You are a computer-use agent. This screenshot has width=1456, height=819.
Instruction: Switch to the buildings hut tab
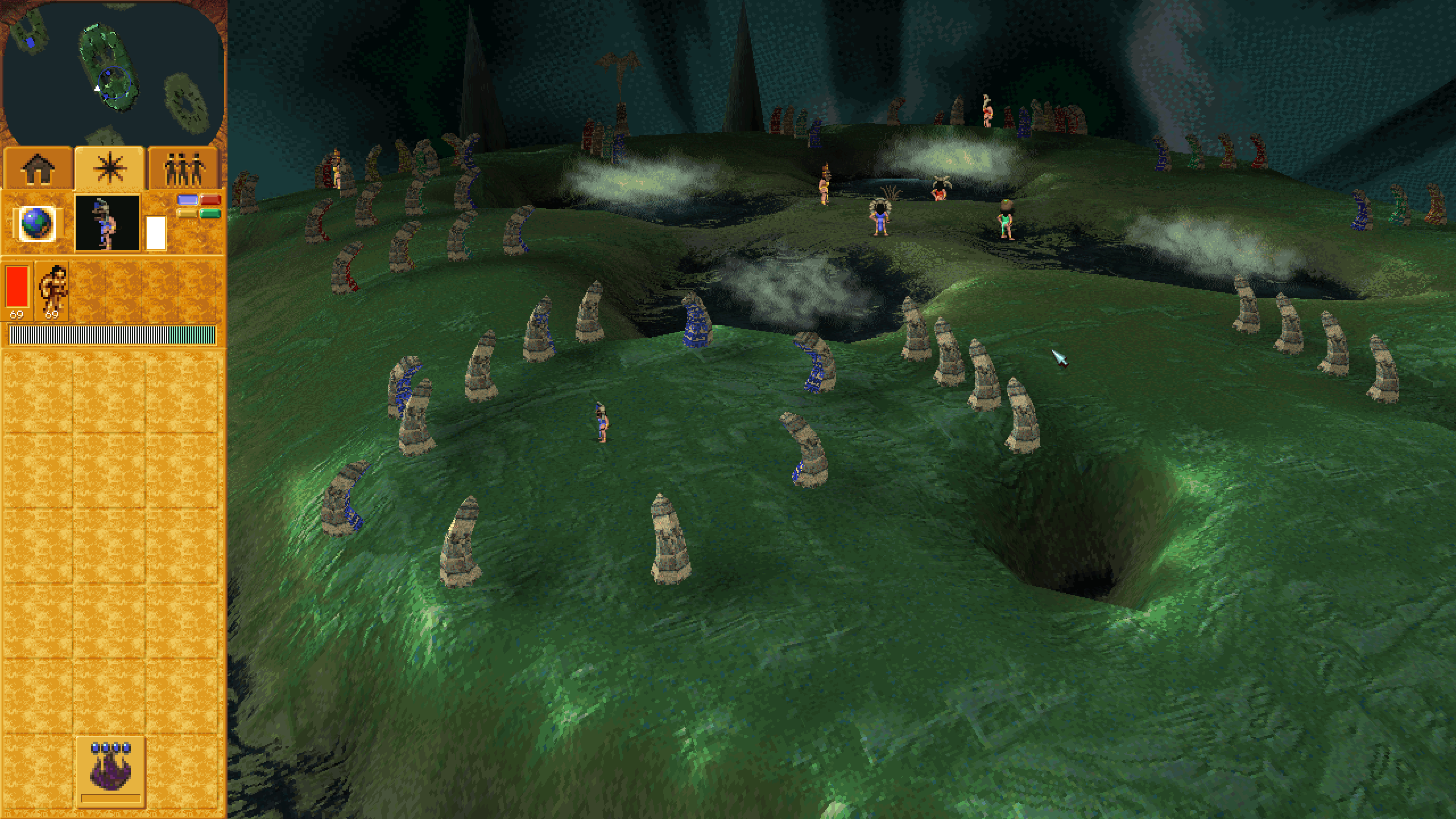tap(38, 168)
